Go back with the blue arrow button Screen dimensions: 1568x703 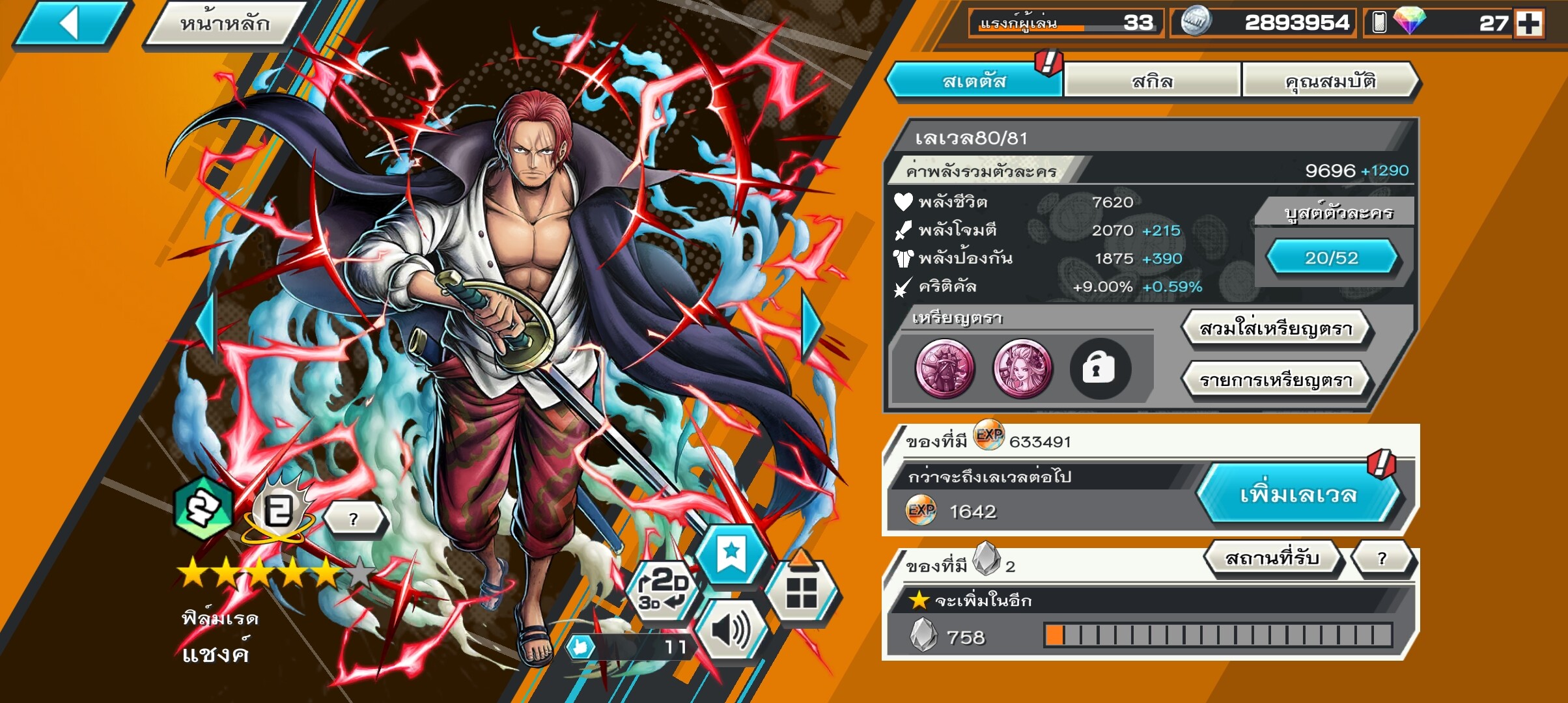click(x=72, y=24)
